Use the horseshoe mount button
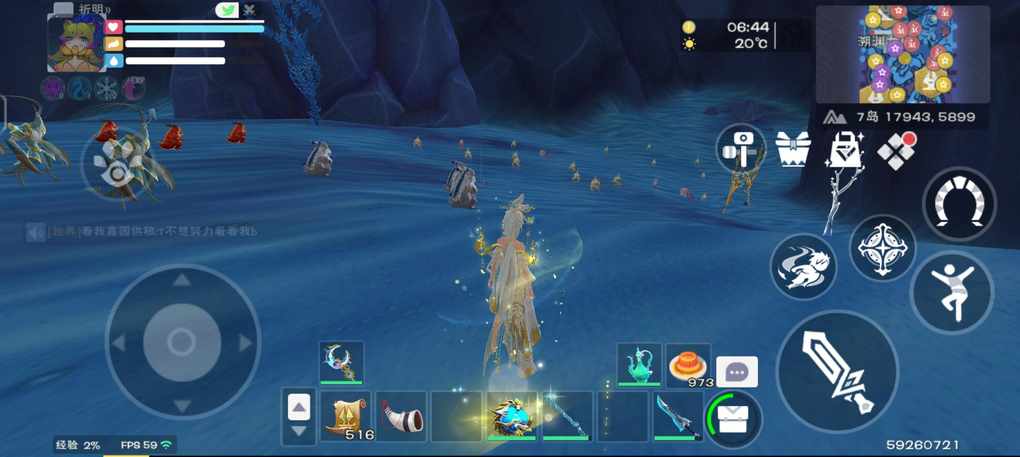 (x=958, y=204)
